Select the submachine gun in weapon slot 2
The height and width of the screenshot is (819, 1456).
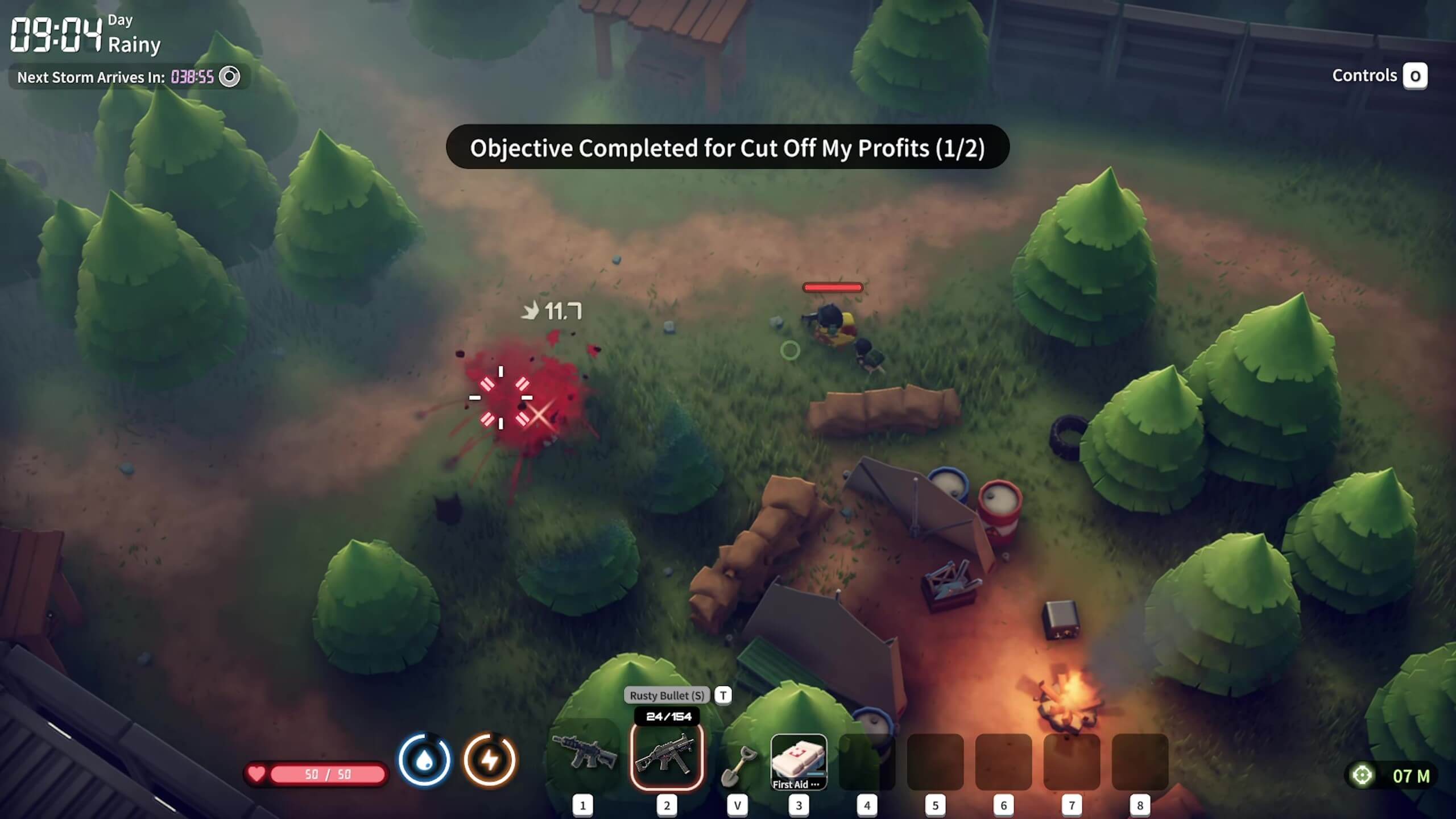667,756
